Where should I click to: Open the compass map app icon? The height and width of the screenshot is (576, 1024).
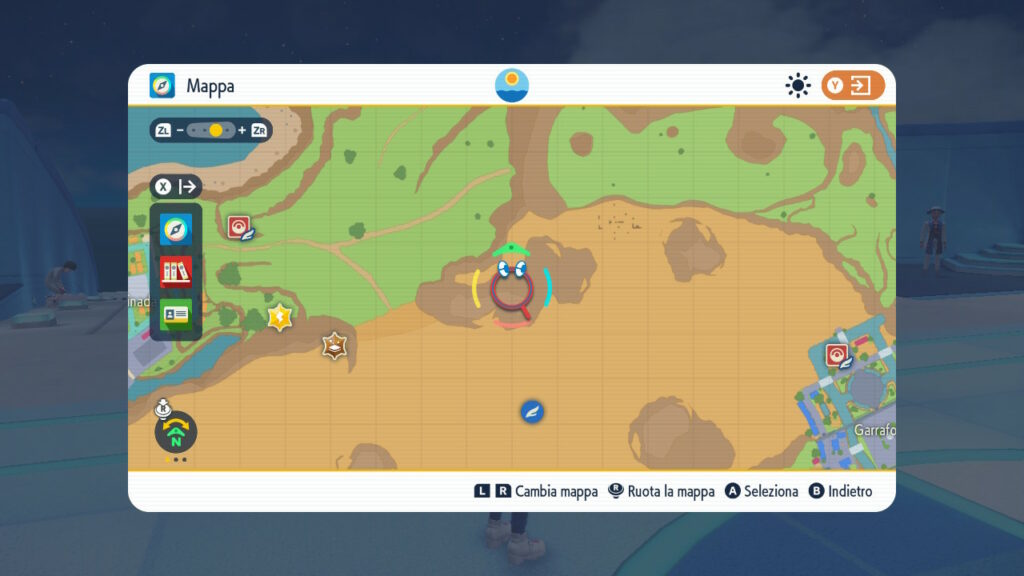(176, 230)
